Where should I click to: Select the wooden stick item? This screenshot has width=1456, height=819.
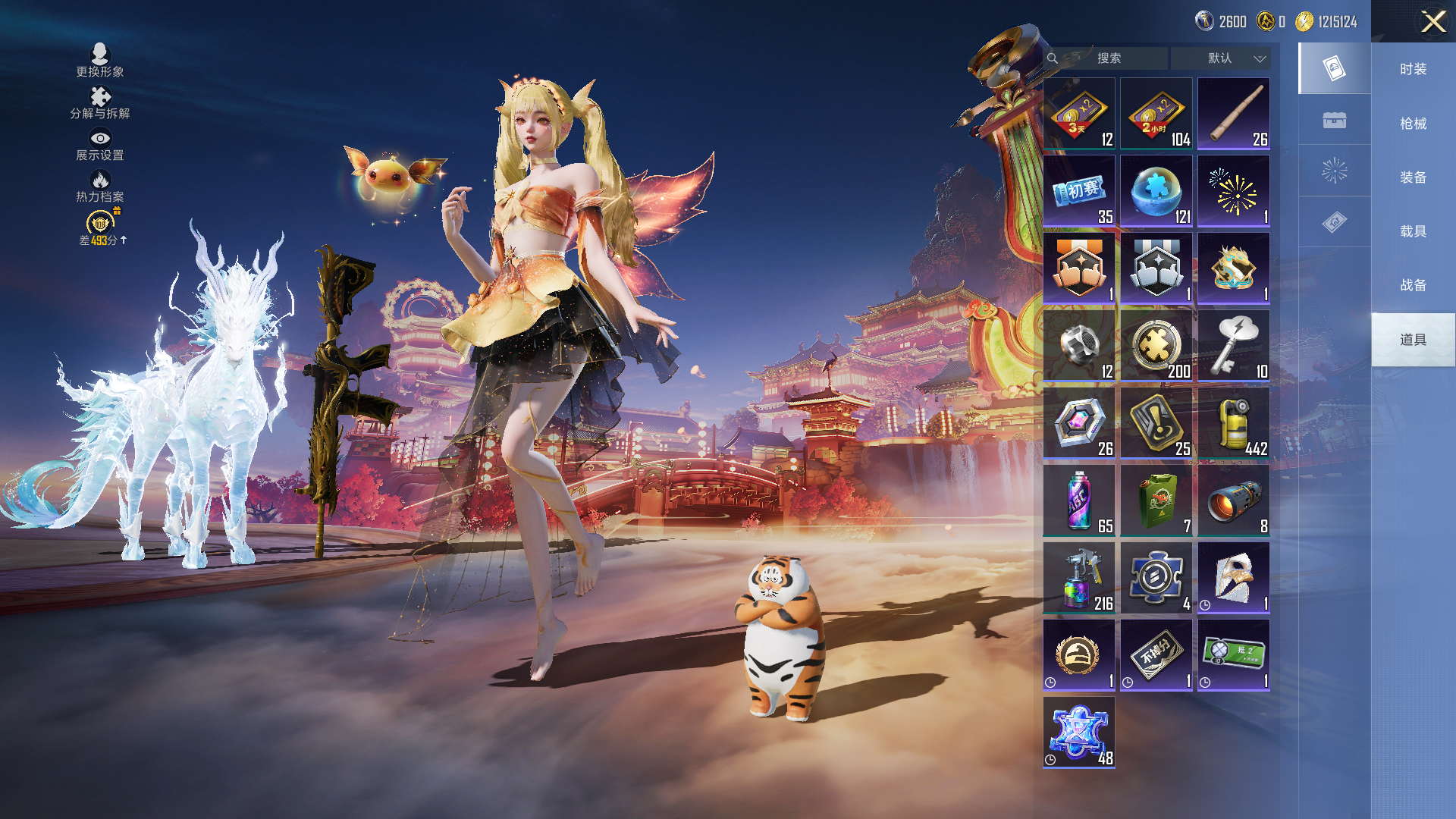pos(1234,114)
